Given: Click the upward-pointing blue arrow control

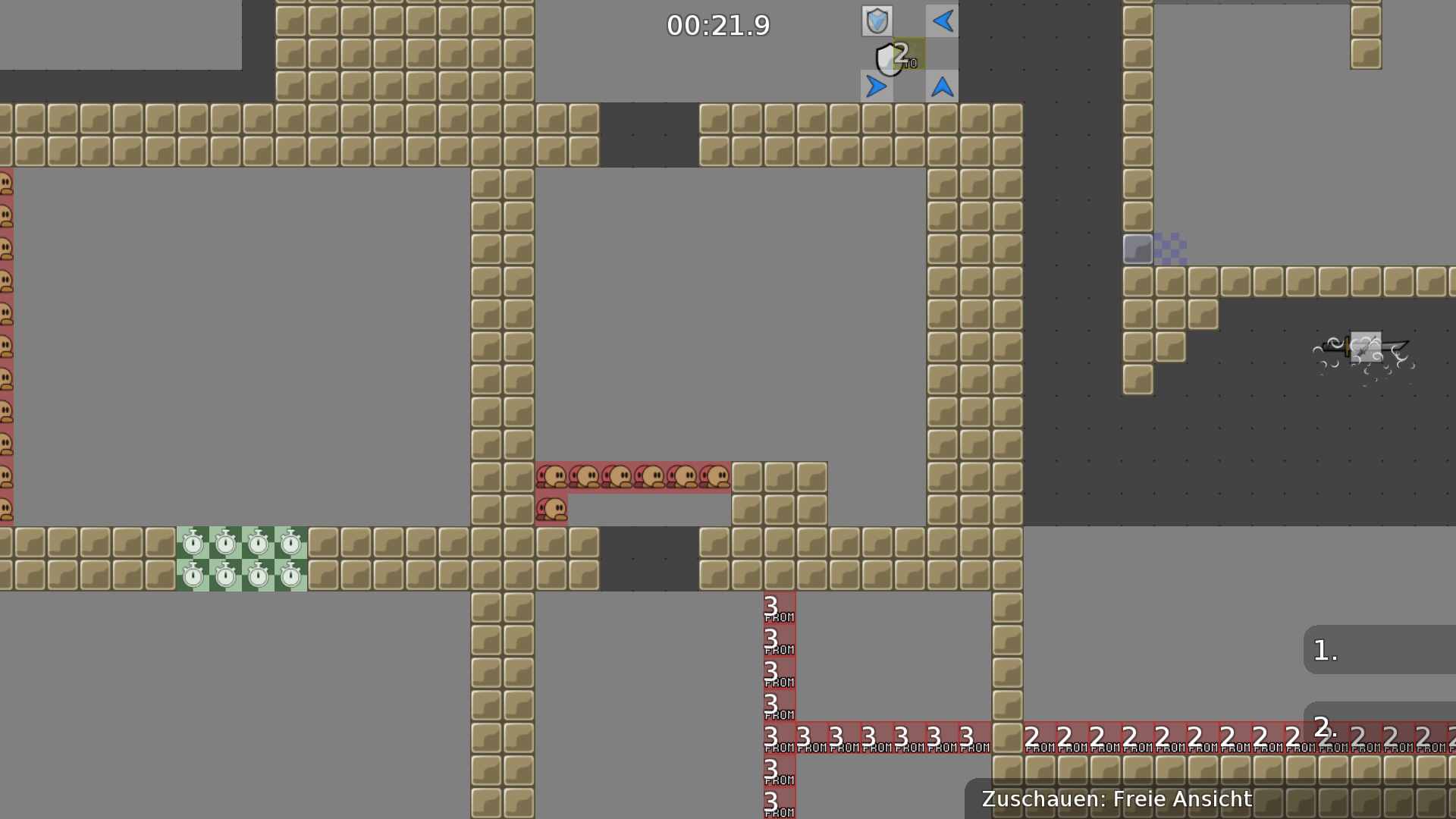Looking at the screenshot, I should coord(942,86).
